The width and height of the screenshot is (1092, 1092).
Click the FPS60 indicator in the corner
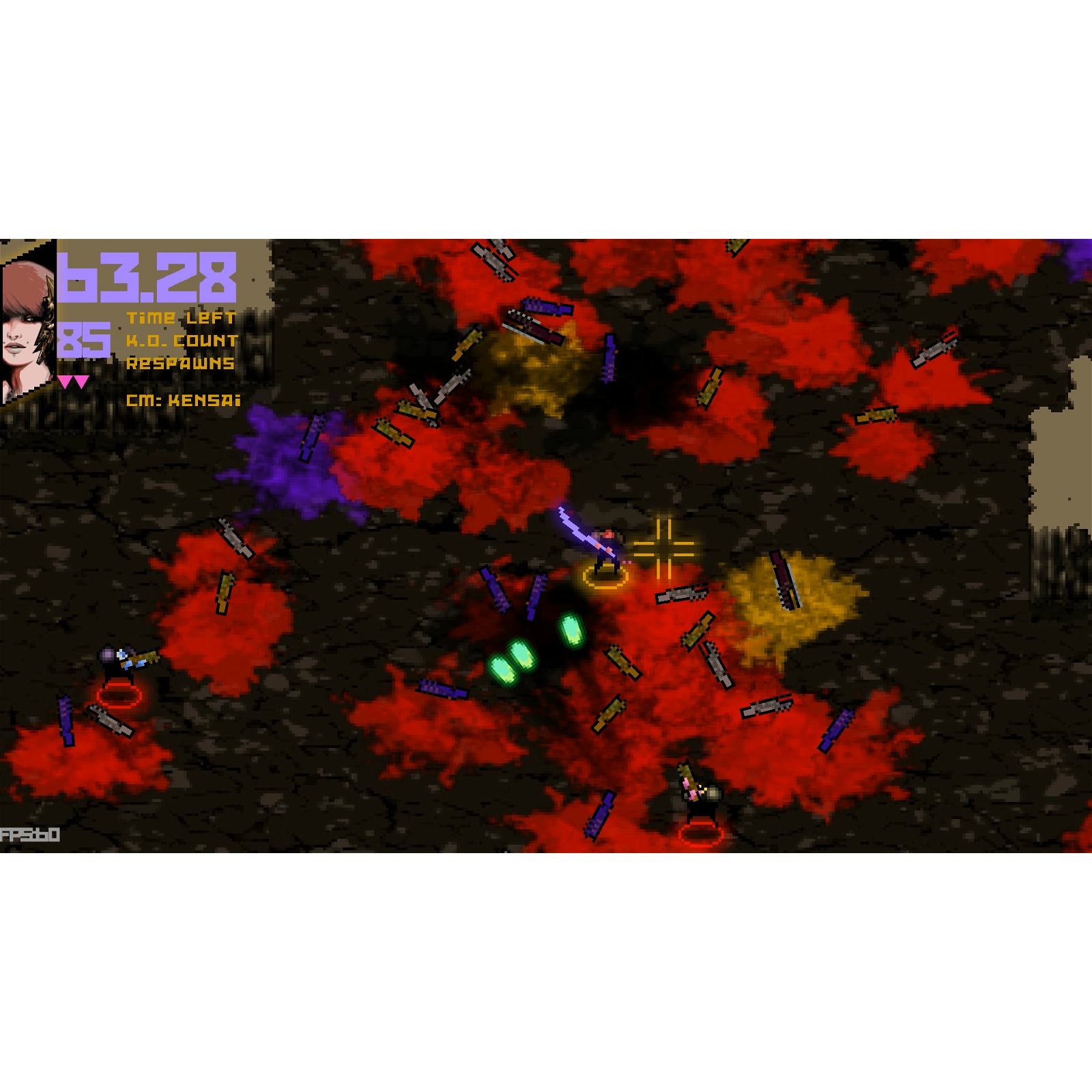pyautogui.click(x=31, y=834)
